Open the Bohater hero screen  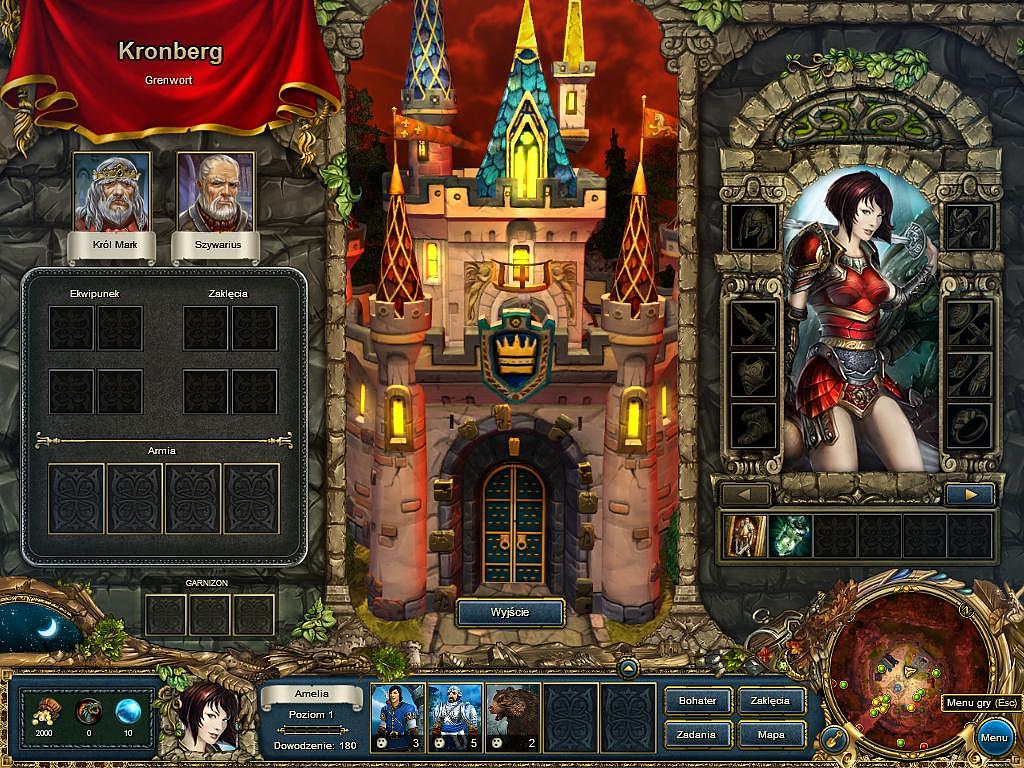pos(697,701)
